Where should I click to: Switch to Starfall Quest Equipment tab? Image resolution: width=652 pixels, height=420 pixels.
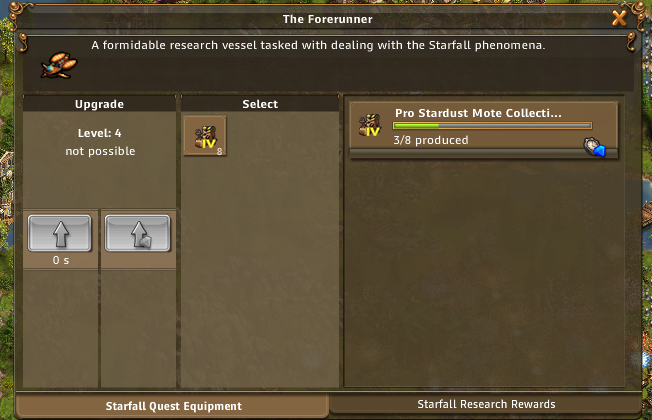[173, 406]
